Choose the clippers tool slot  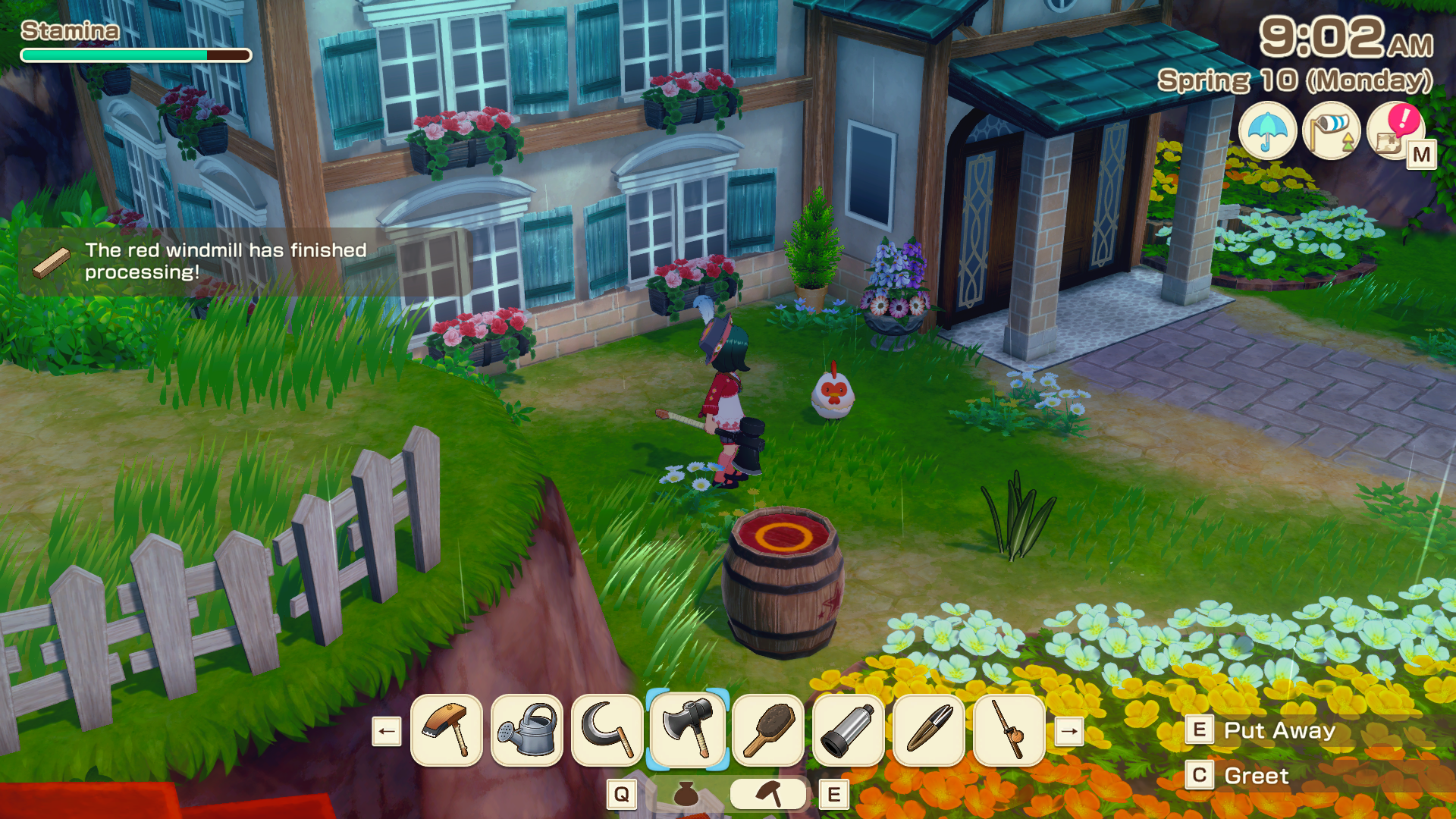tap(929, 730)
